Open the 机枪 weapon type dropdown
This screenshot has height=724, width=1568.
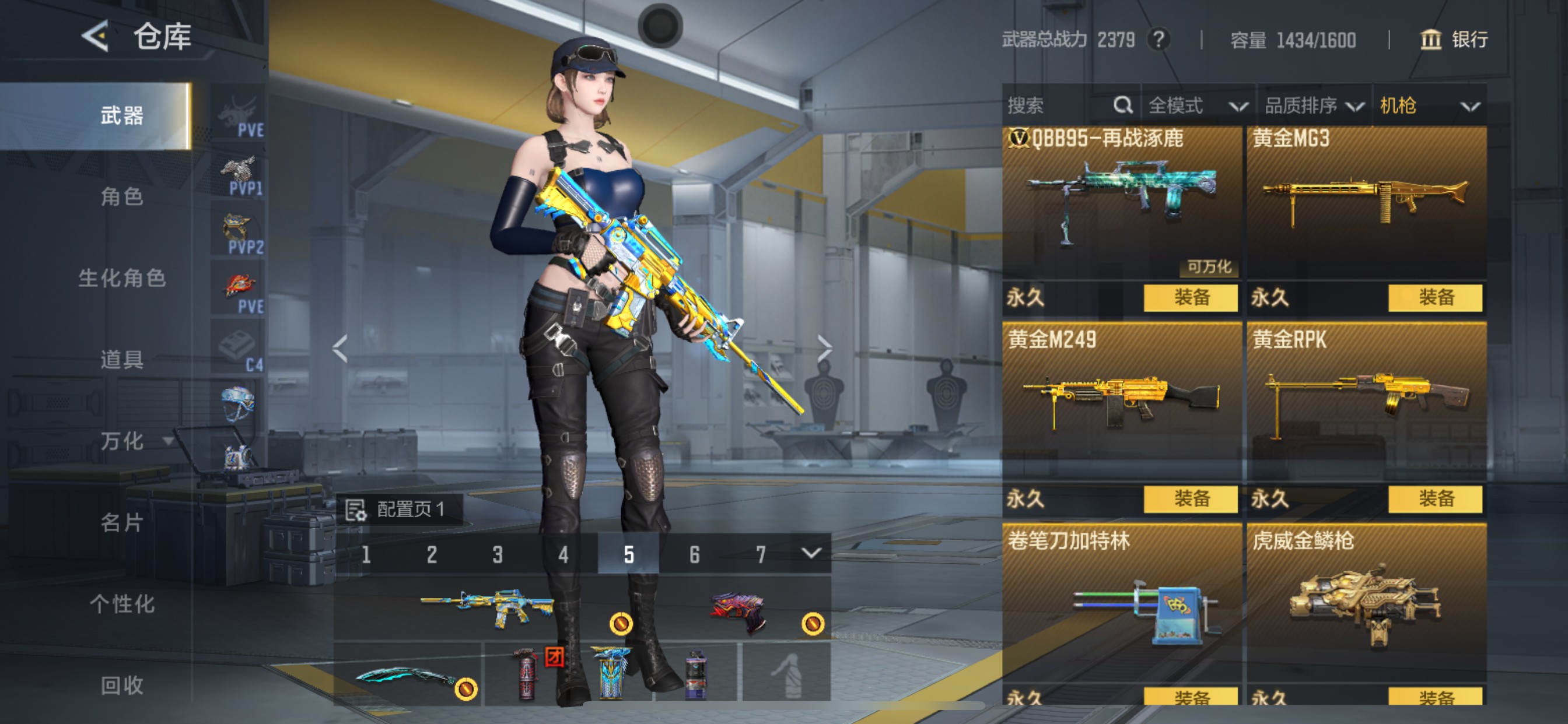pos(1429,106)
